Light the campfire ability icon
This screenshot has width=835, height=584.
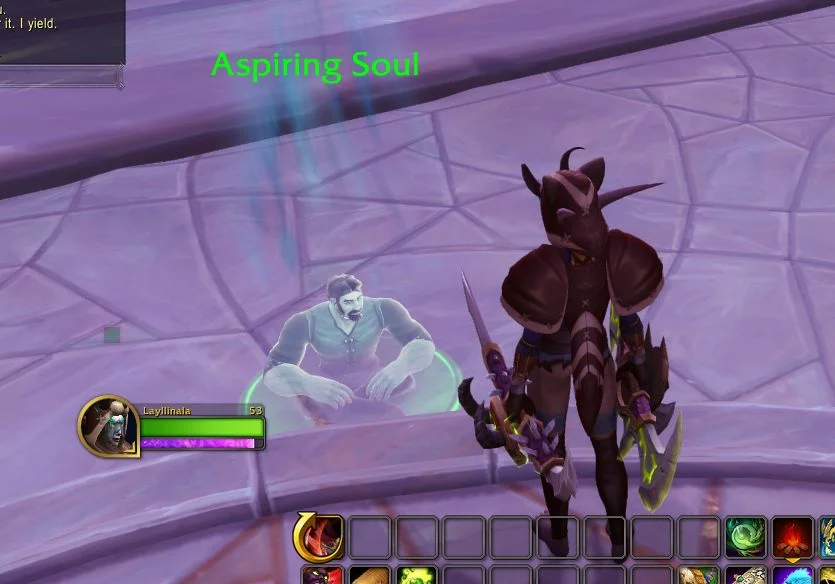tap(792, 537)
